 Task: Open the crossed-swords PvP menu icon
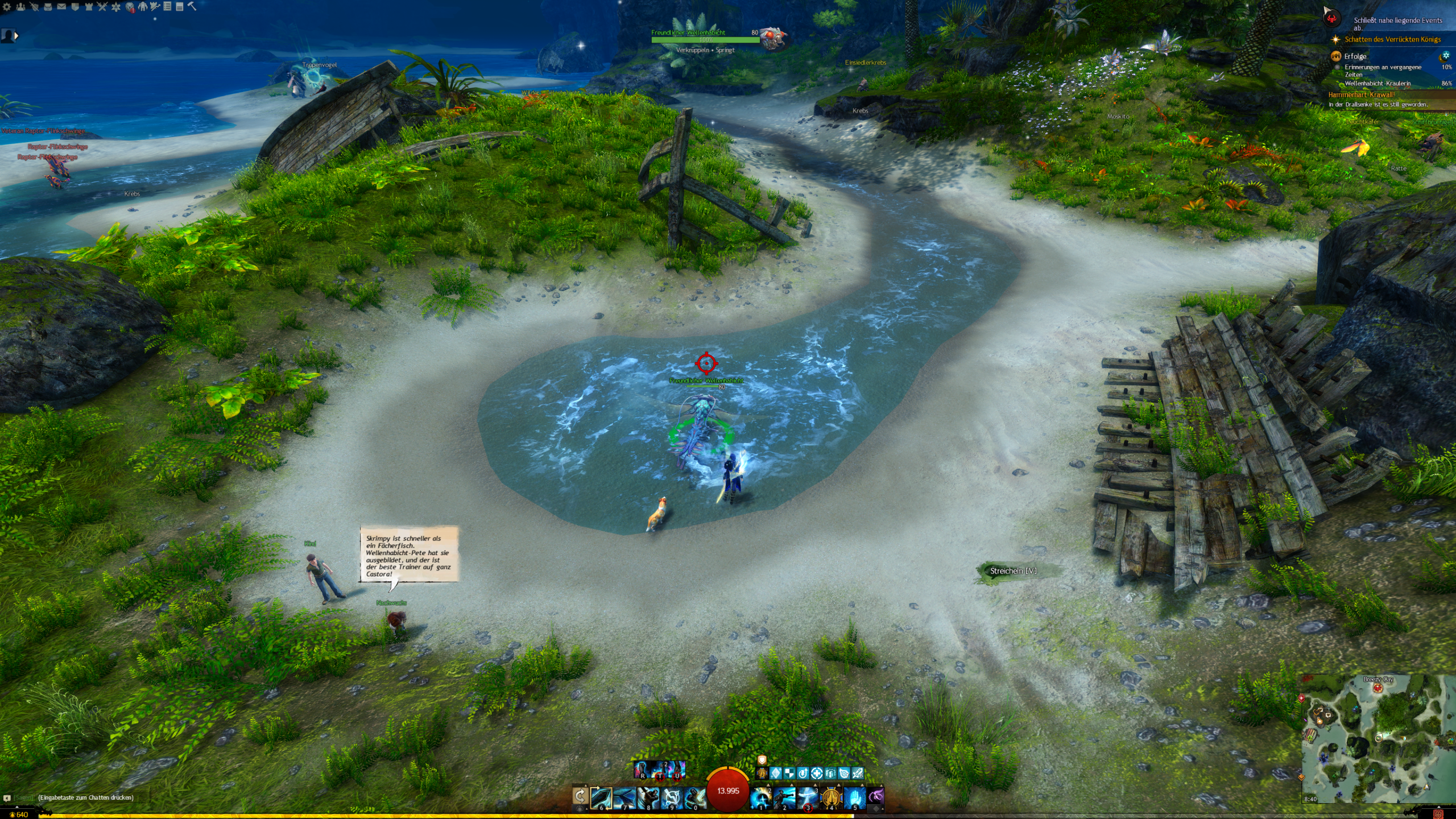pos(102,7)
